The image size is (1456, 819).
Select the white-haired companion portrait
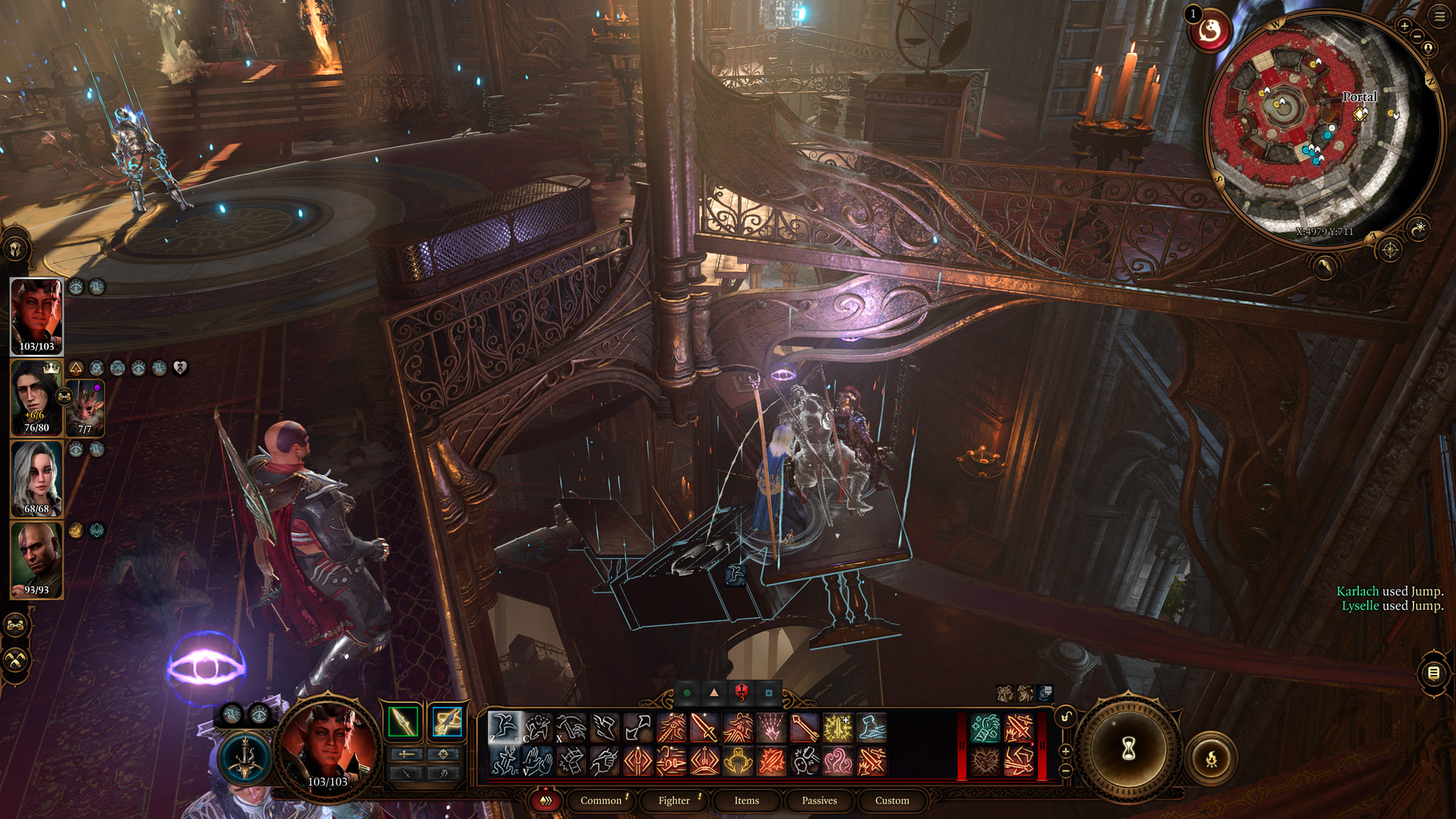coord(36,479)
